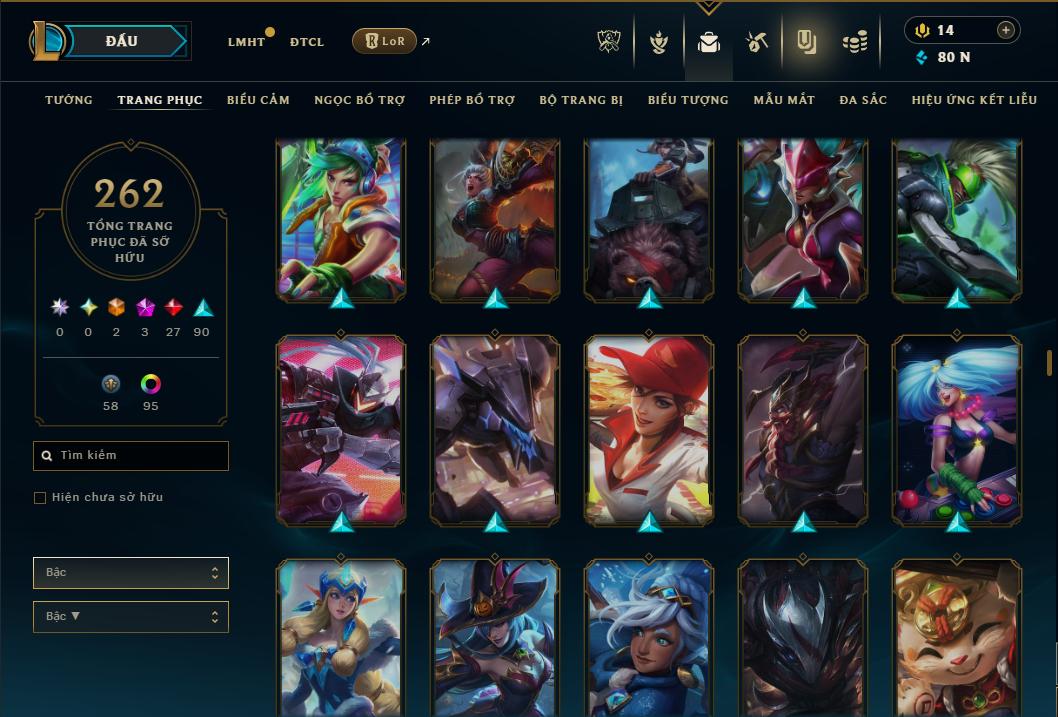This screenshot has width=1058, height=717.
Task: Switch to the BIỂU CẢM tab
Action: pyautogui.click(x=258, y=100)
